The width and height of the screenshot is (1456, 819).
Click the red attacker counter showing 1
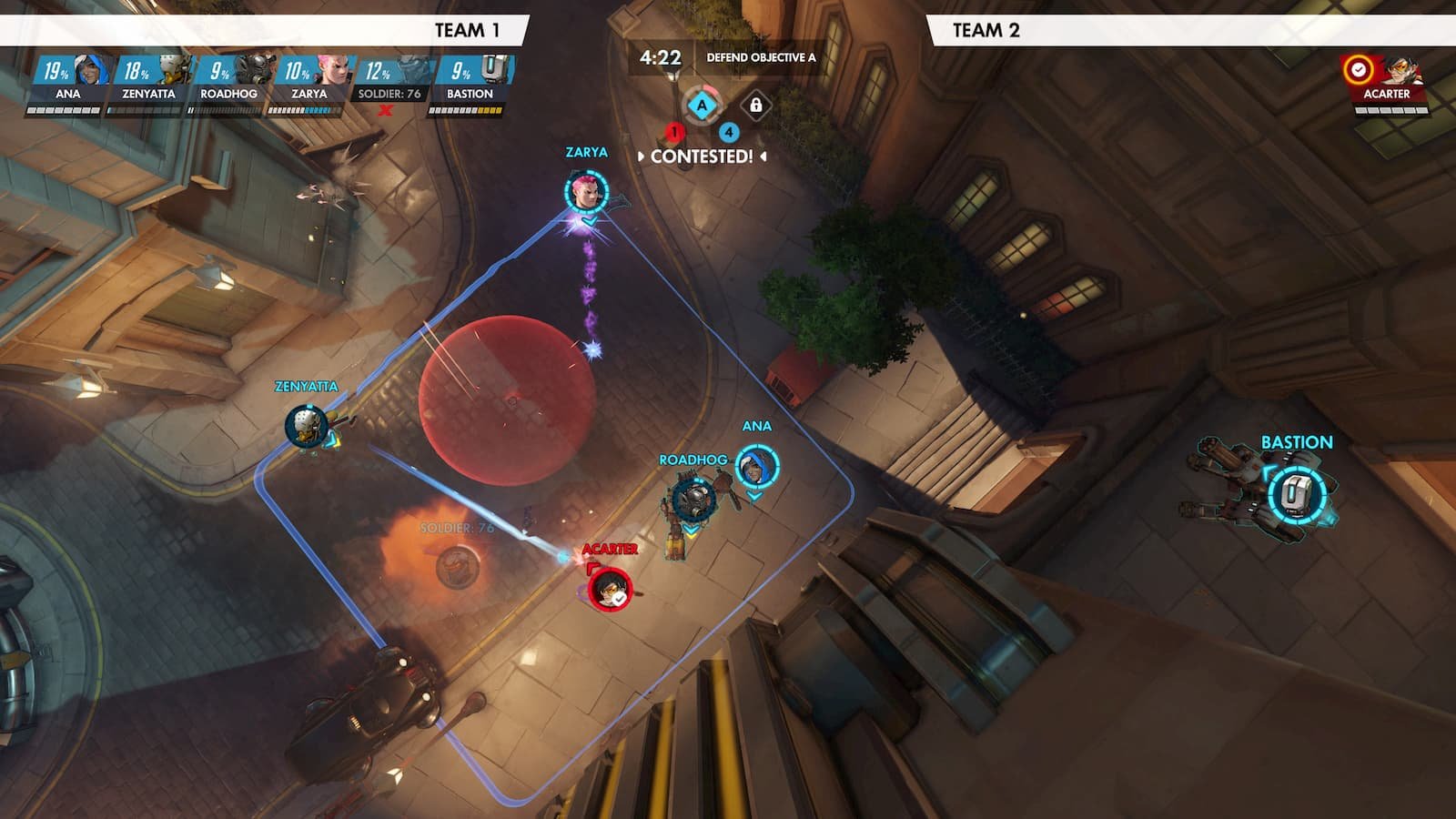pyautogui.click(x=674, y=132)
